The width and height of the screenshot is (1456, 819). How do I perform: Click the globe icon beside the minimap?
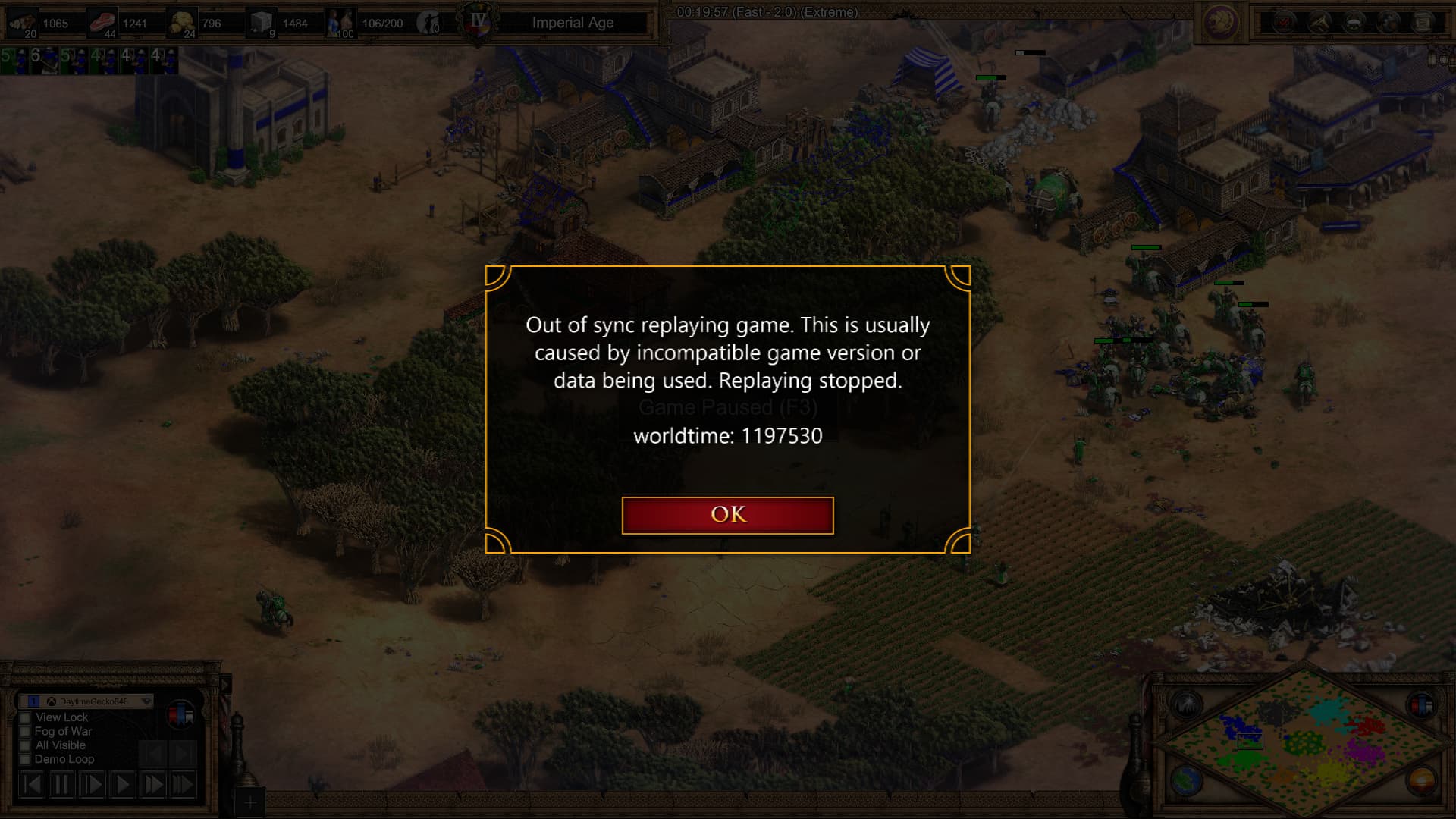tap(1187, 780)
